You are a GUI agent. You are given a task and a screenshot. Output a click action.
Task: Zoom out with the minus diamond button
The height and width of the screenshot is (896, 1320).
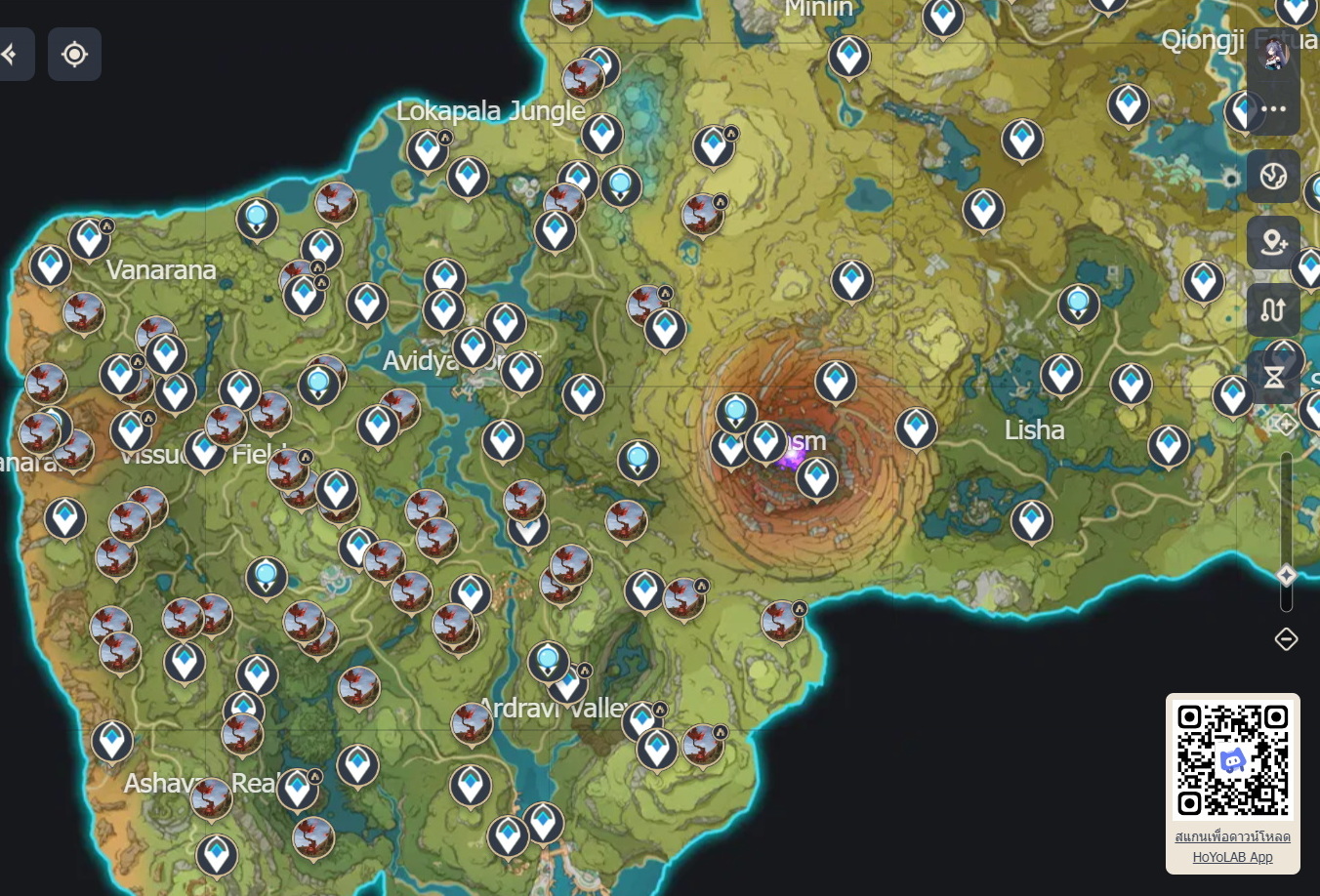pyautogui.click(x=1285, y=637)
